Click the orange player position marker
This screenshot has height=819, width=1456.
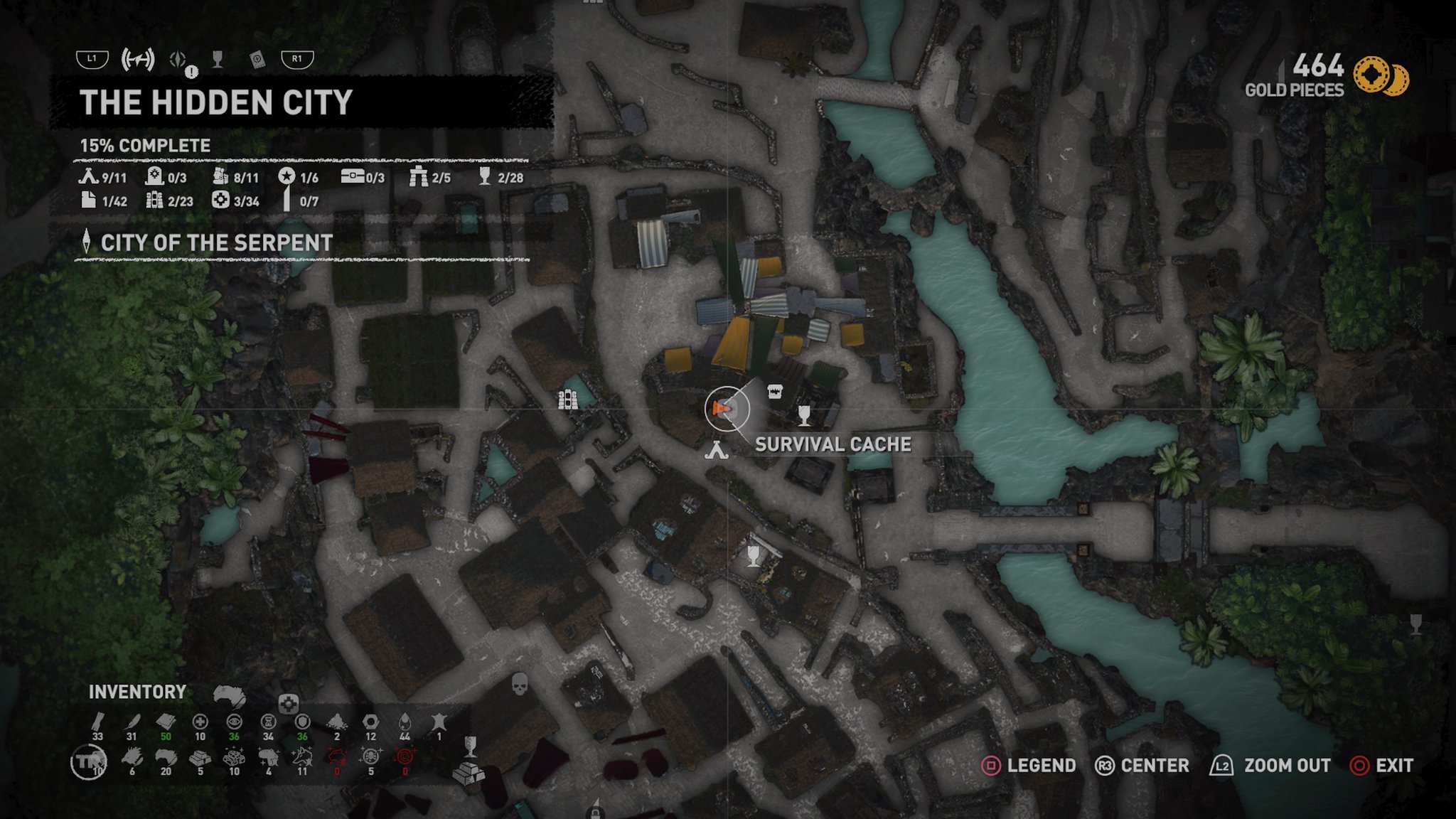tap(722, 409)
